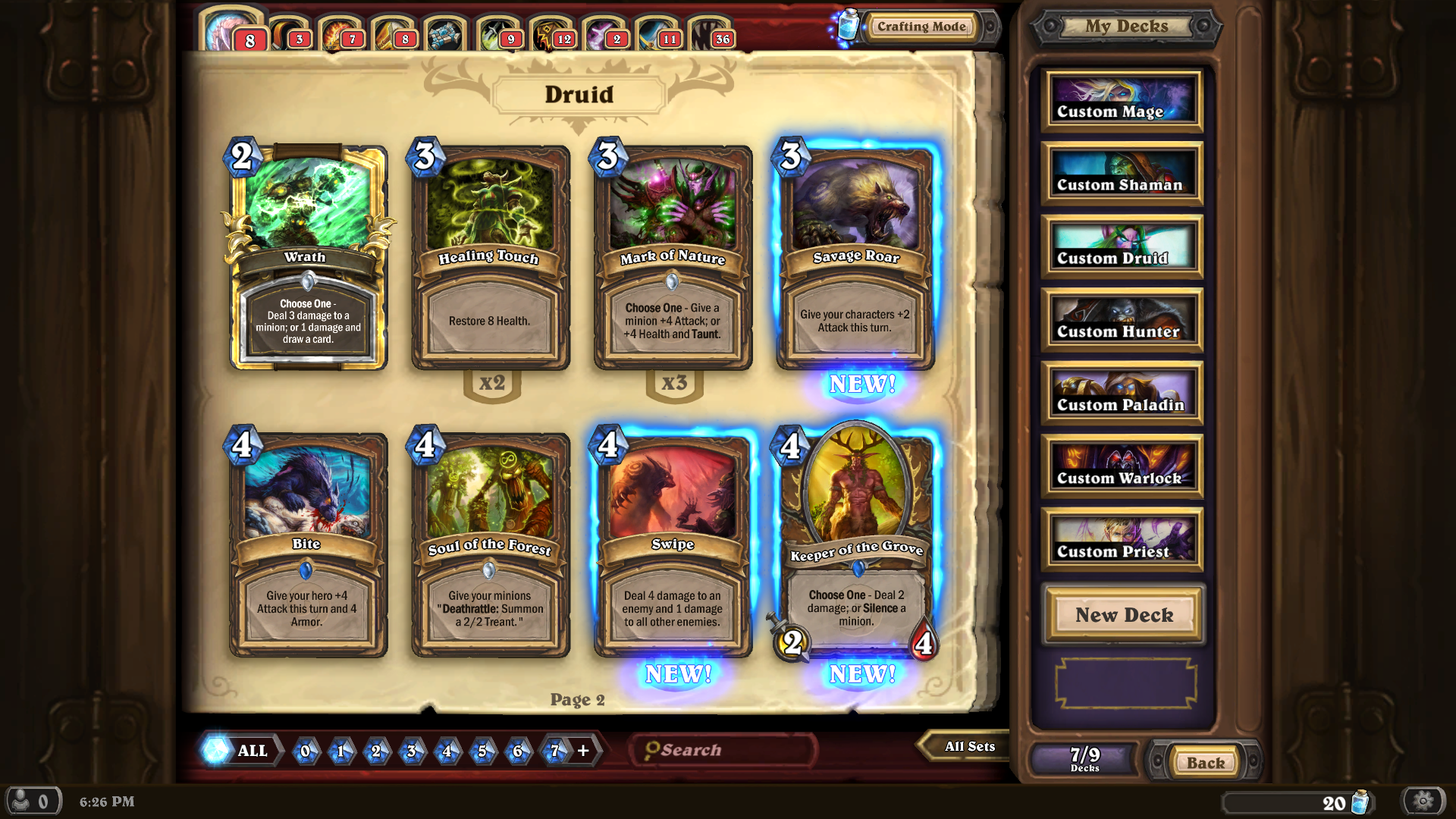Open the Custom Druid deck

click(1122, 247)
